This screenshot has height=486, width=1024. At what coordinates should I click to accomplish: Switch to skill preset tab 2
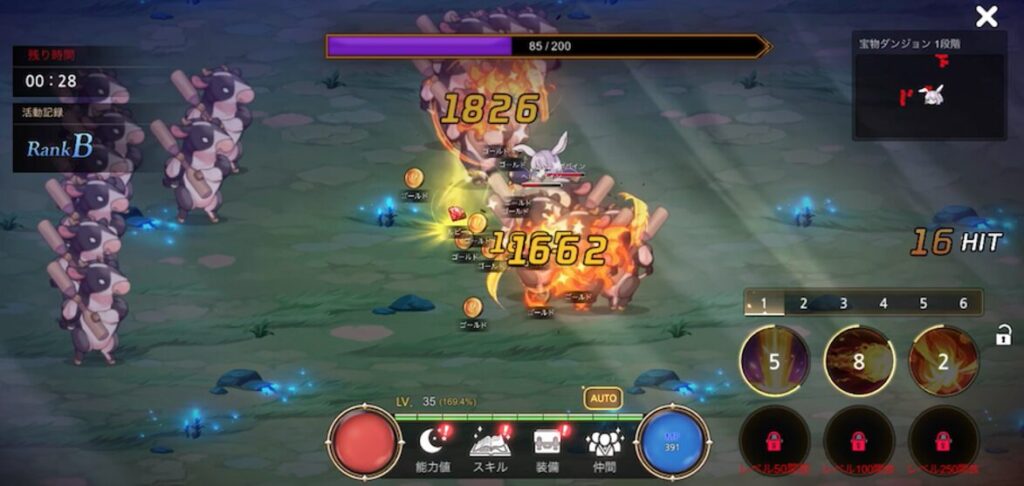point(803,303)
